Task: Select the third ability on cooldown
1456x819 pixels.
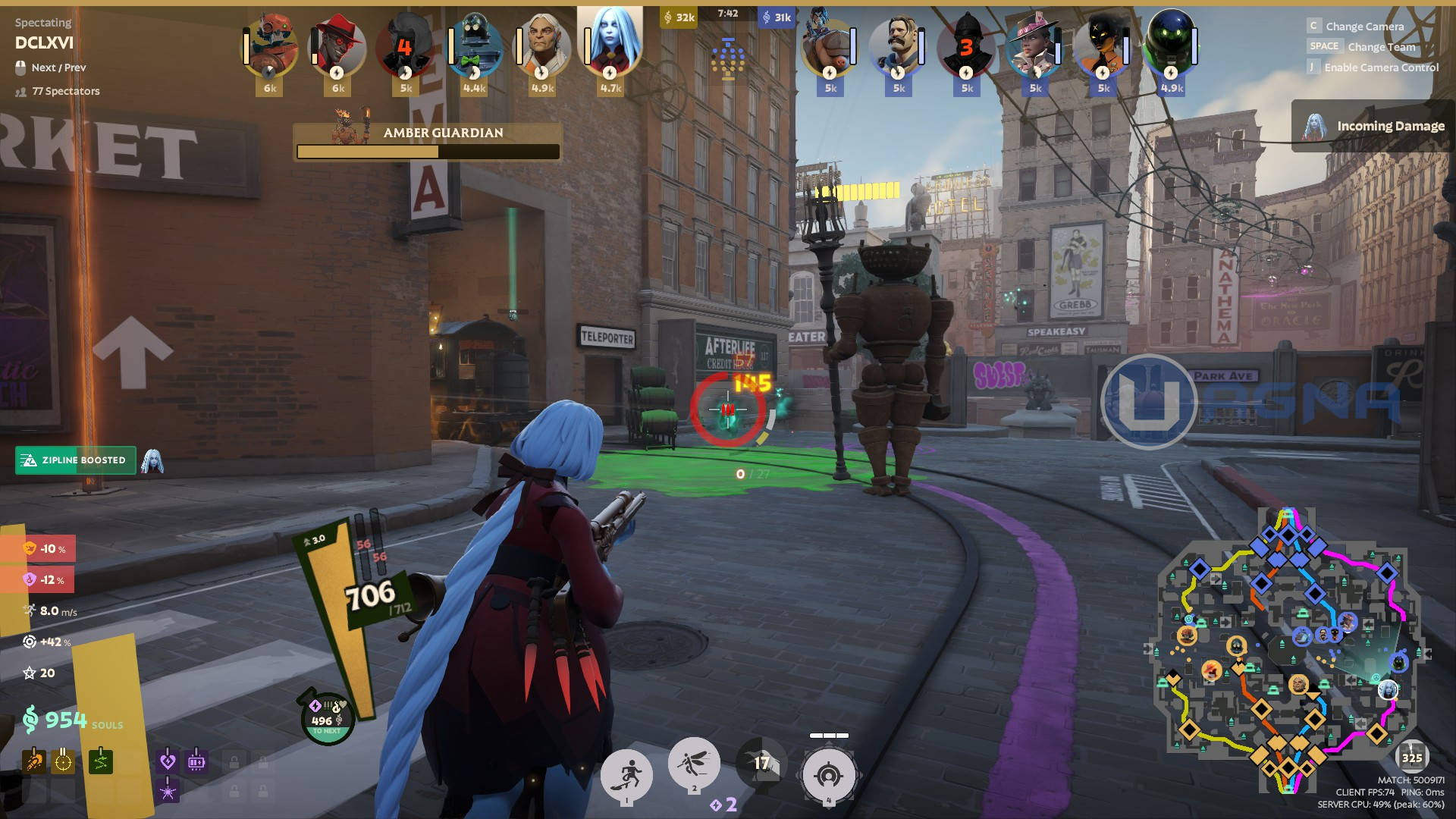Action: 761,763
